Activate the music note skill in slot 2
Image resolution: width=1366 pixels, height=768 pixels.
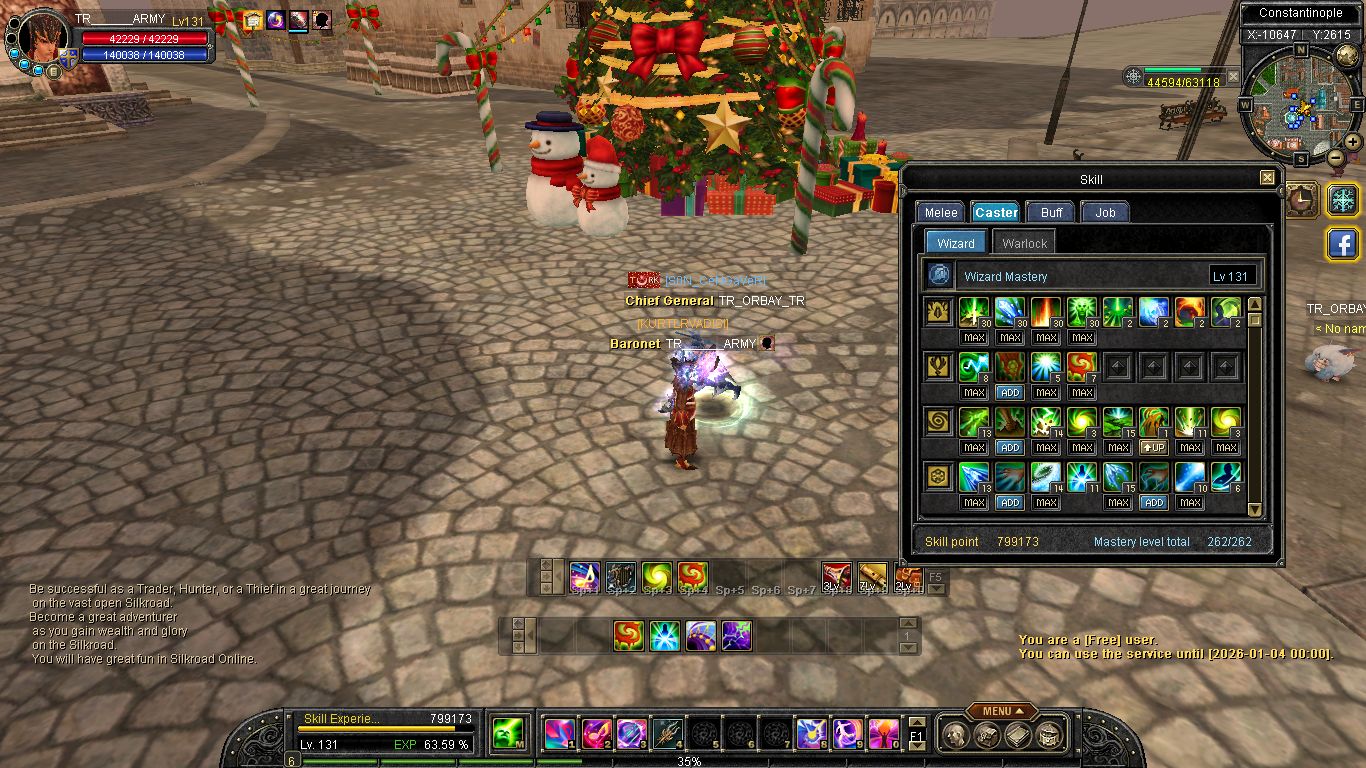coord(596,734)
